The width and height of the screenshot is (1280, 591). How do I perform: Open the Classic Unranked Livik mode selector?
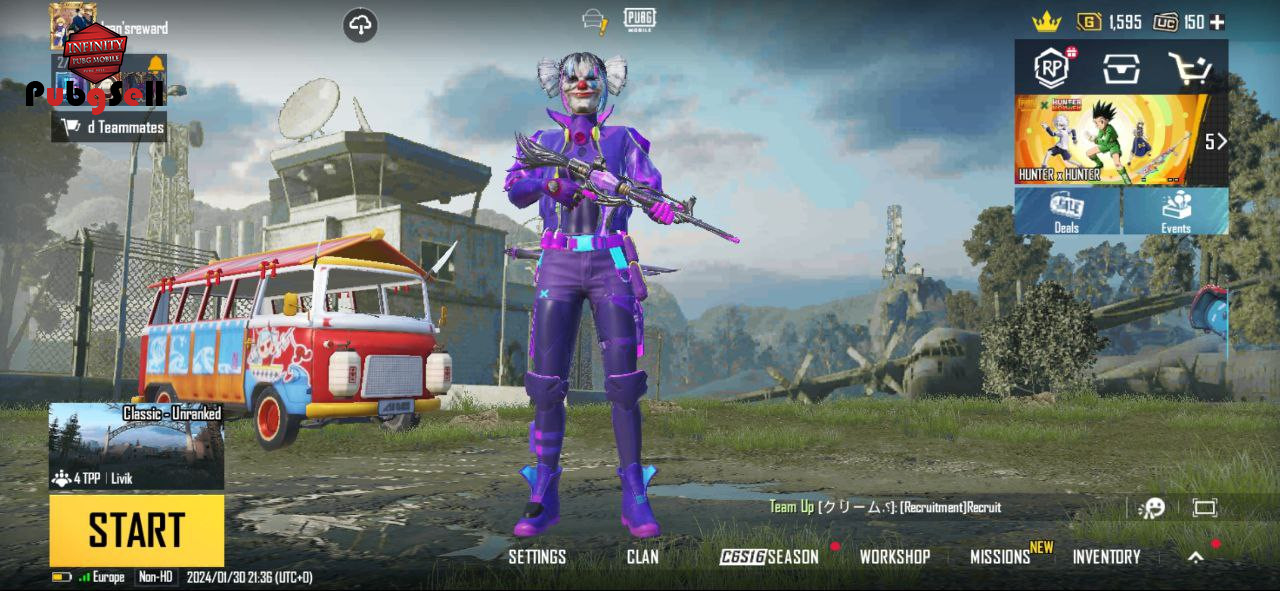(136, 446)
